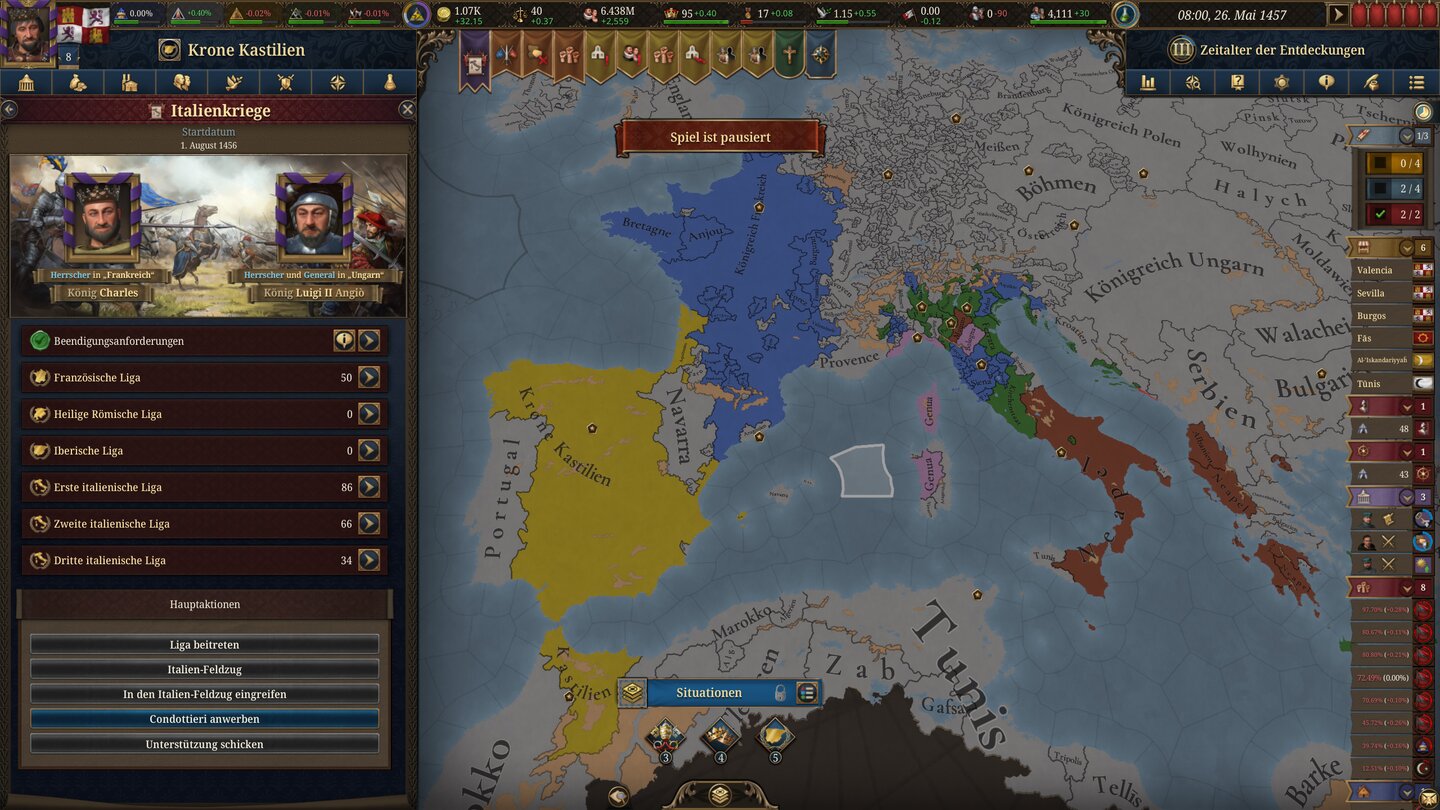This screenshot has width=1440, height=810.
Task: Open the economy panel with the coin bags icon
Action: click(79, 82)
